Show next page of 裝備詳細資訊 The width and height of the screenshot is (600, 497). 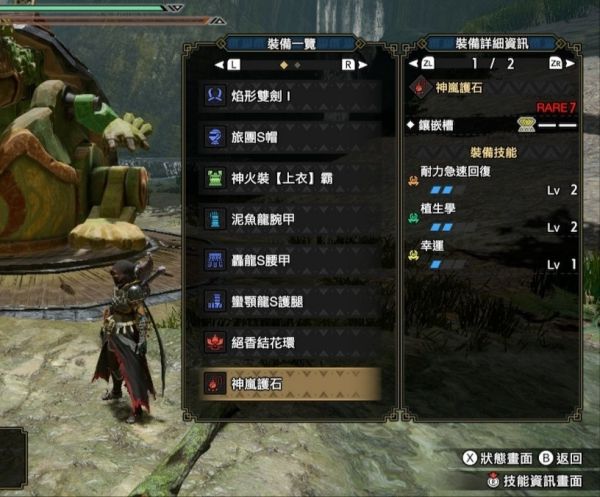coord(553,65)
